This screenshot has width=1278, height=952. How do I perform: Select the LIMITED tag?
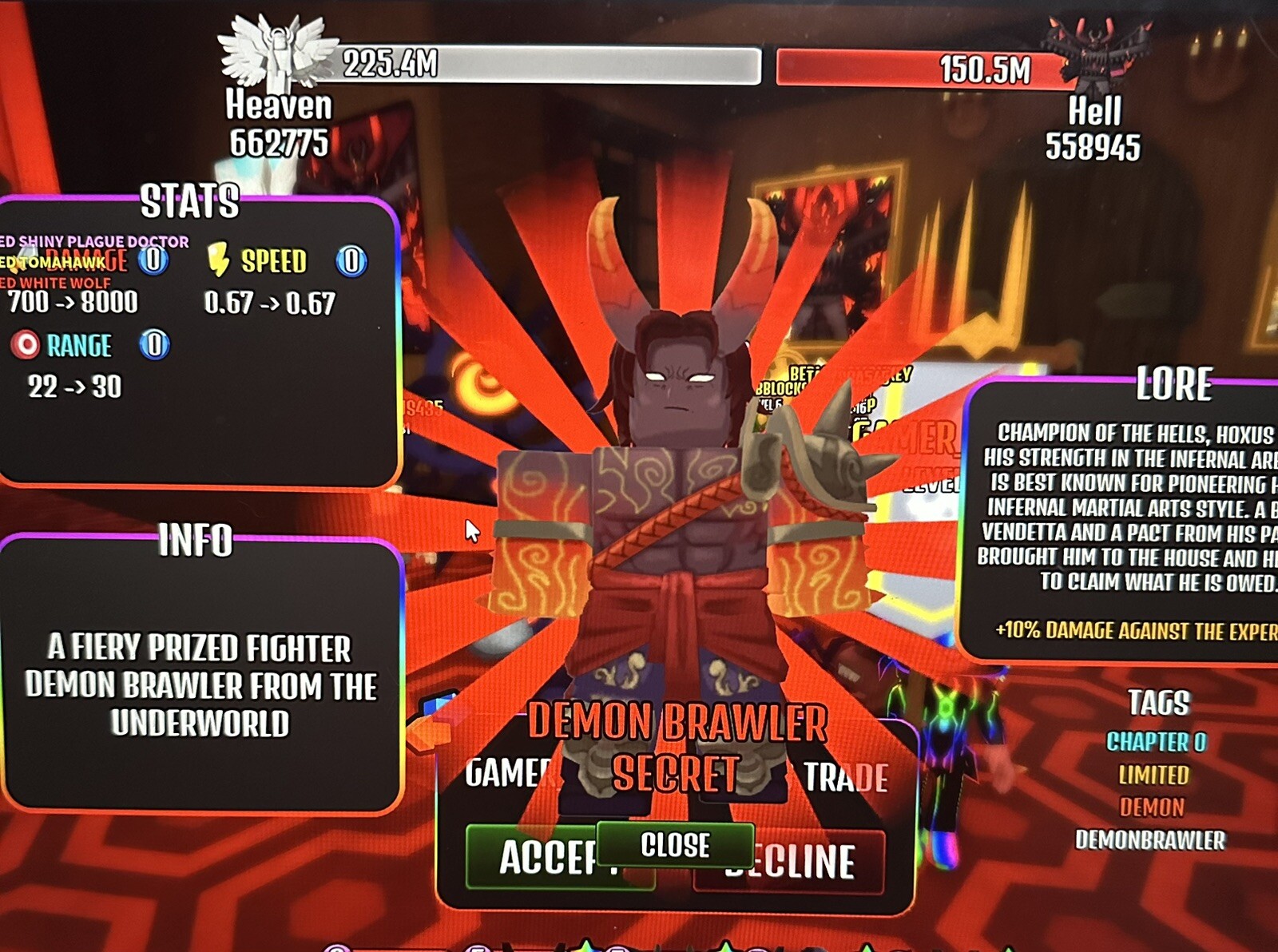[1153, 774]
